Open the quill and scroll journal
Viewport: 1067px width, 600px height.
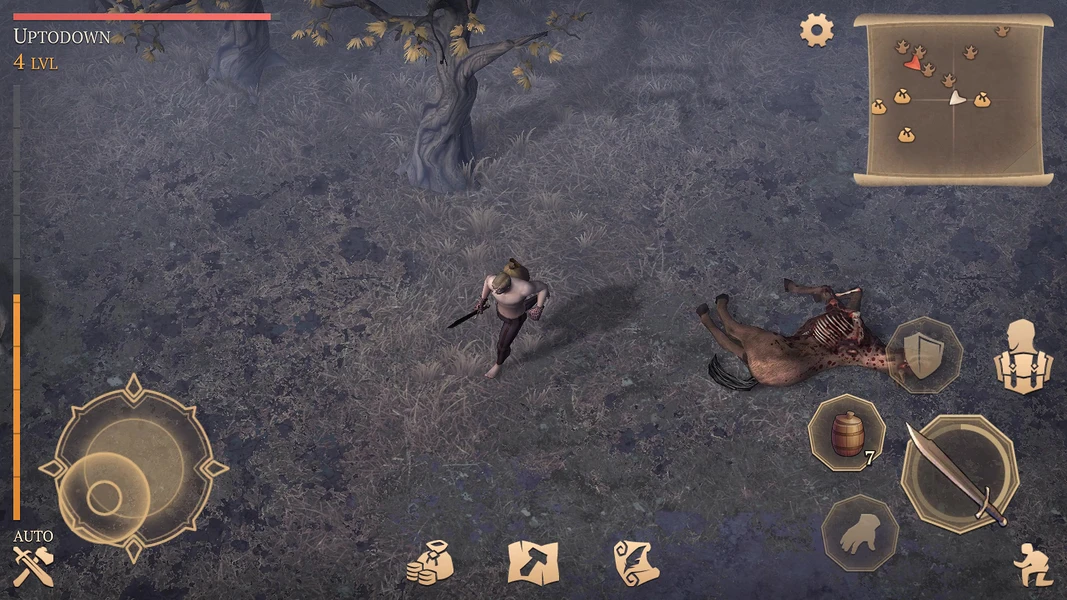pos(635,562)
